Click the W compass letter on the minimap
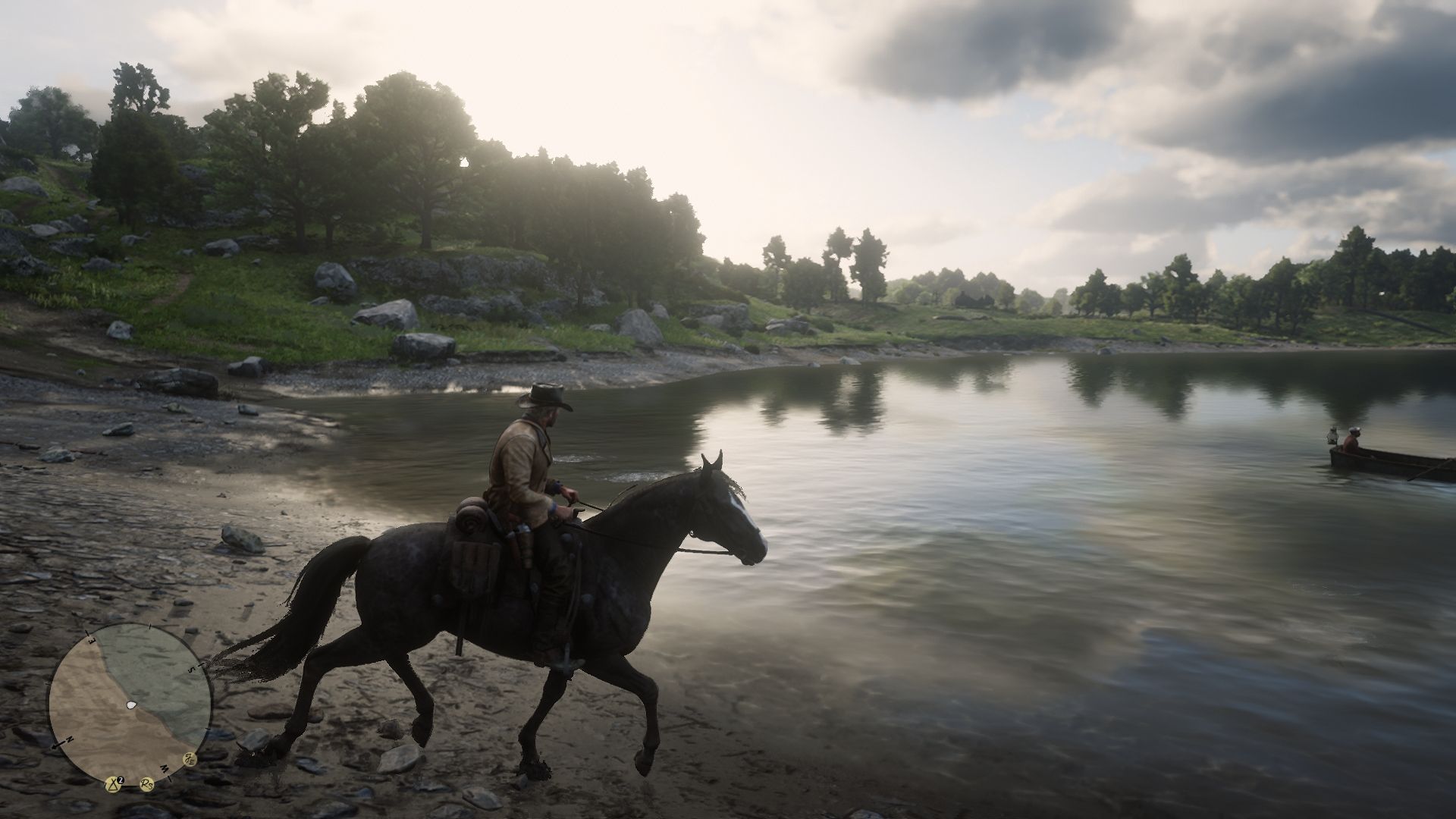This screenshot has width=1456, height=819. 165,769
